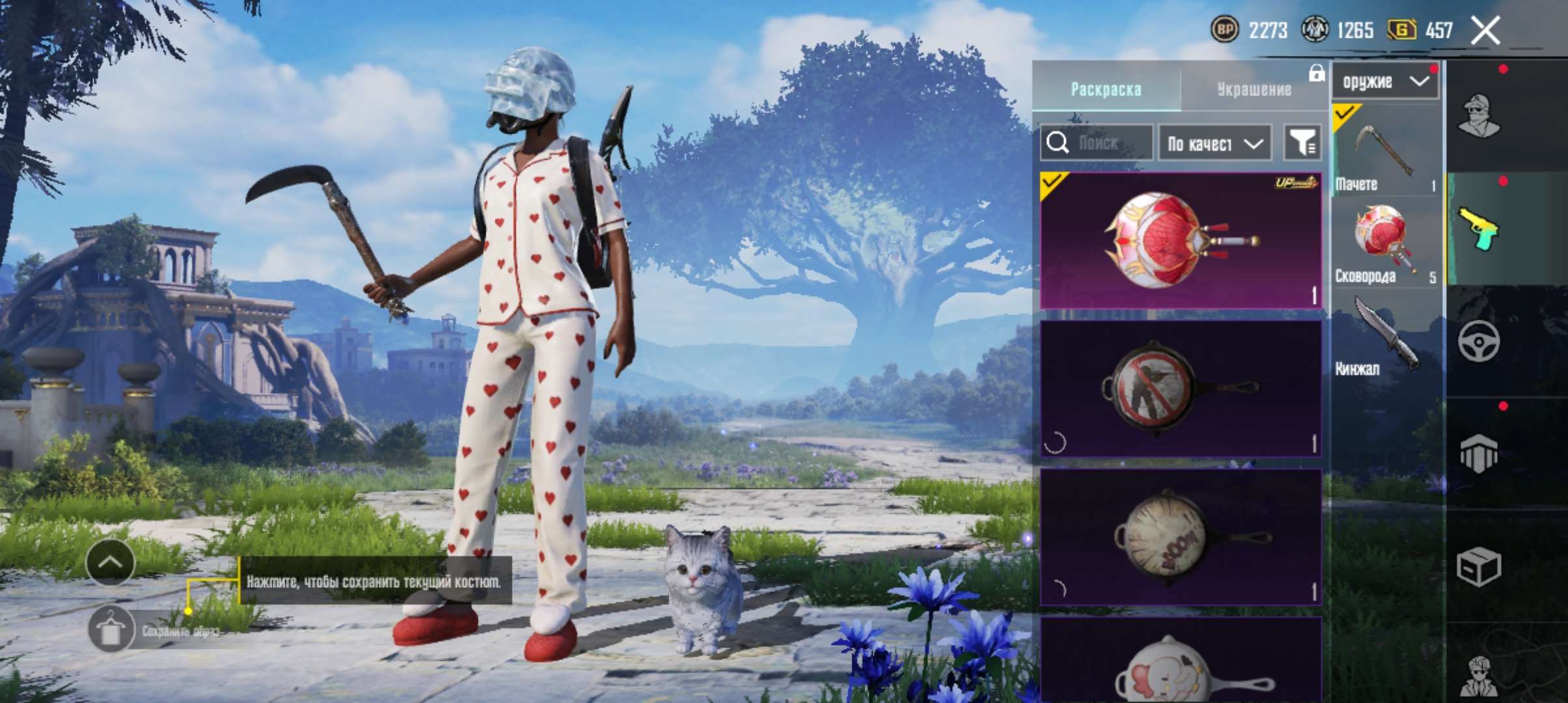1568x703 pixels.
Task: Click the search magnifier in the Поиск field
Action: [x=1057, y=142]
